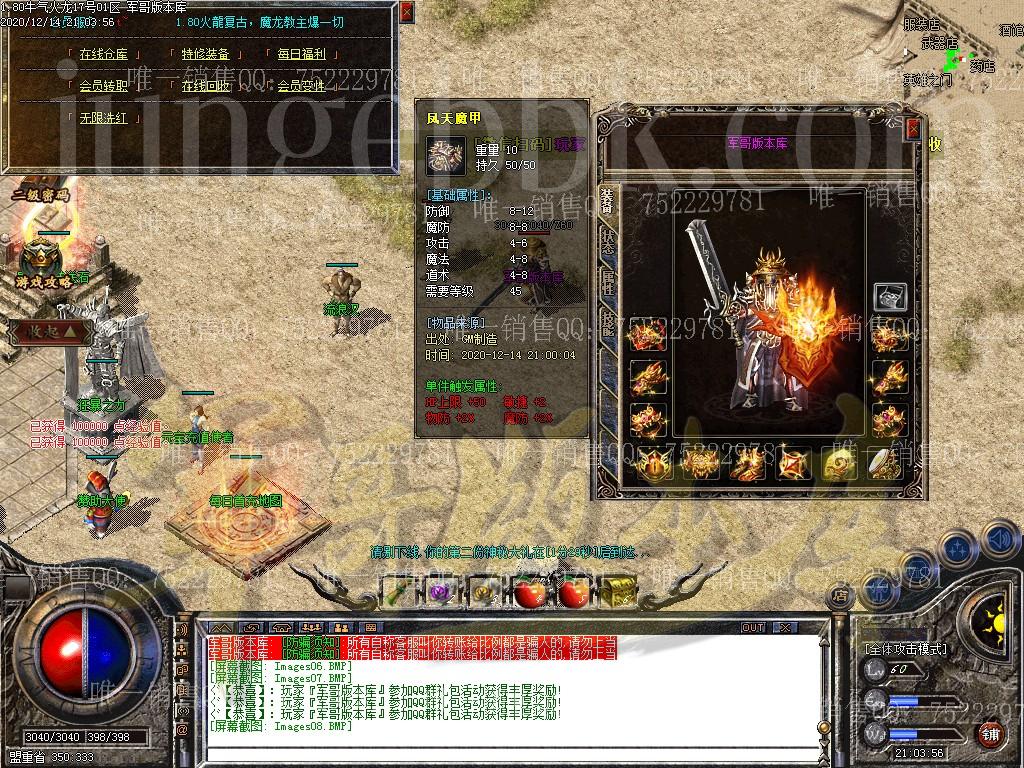Open the 游戏攻略 game guide icon

pyautogui.click(x=43, y=262)
